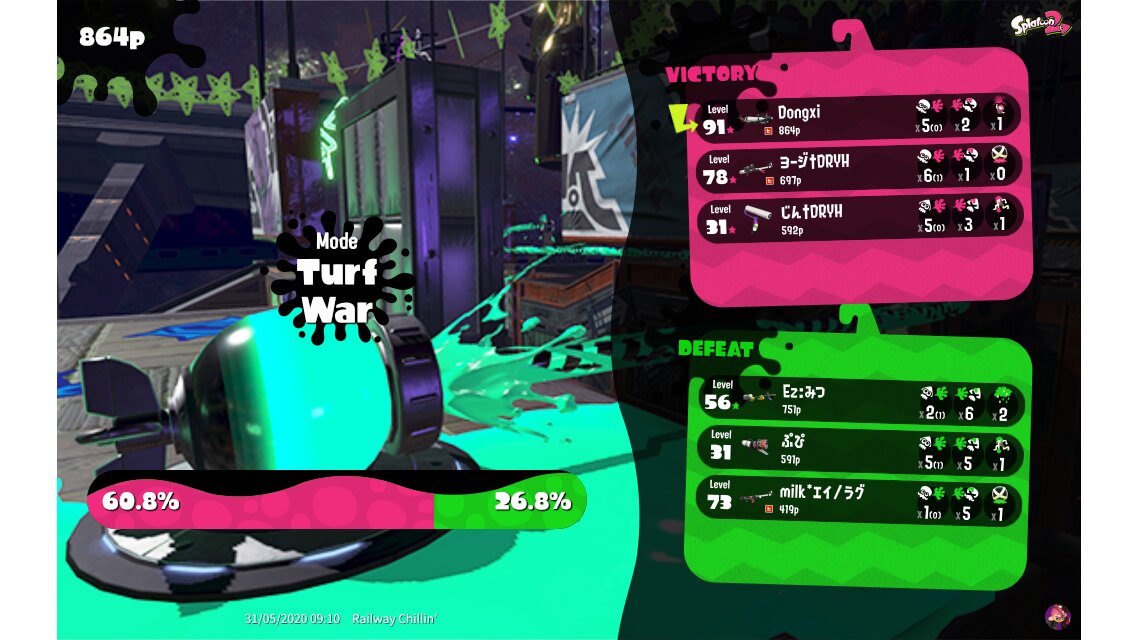Open the level 31 ぷぴ player row
Image resolution: width=1138 pixels, height=640 pixels.
(x=858, y=449)
